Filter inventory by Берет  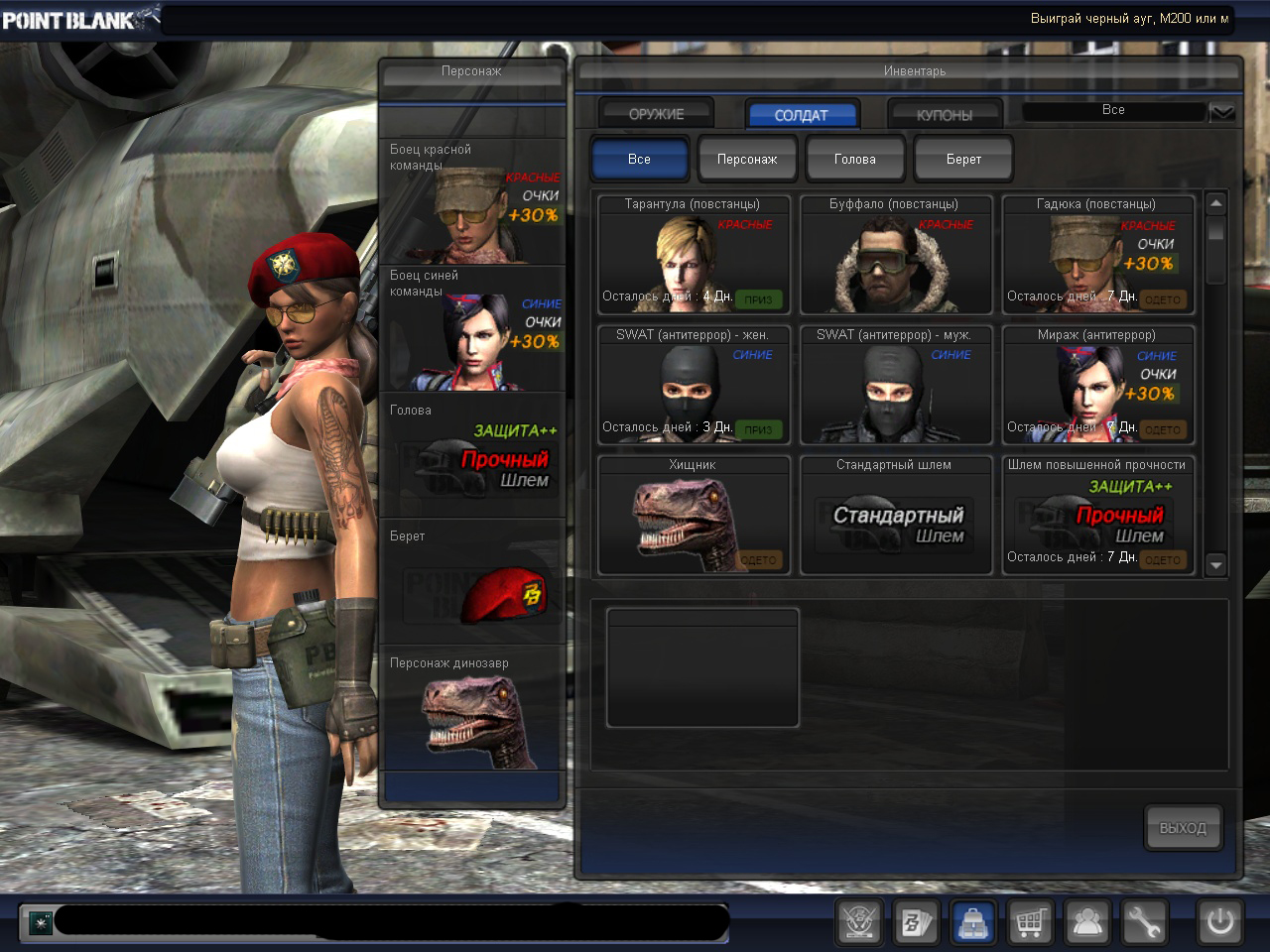pyautogui.click(x=962, y=159)
